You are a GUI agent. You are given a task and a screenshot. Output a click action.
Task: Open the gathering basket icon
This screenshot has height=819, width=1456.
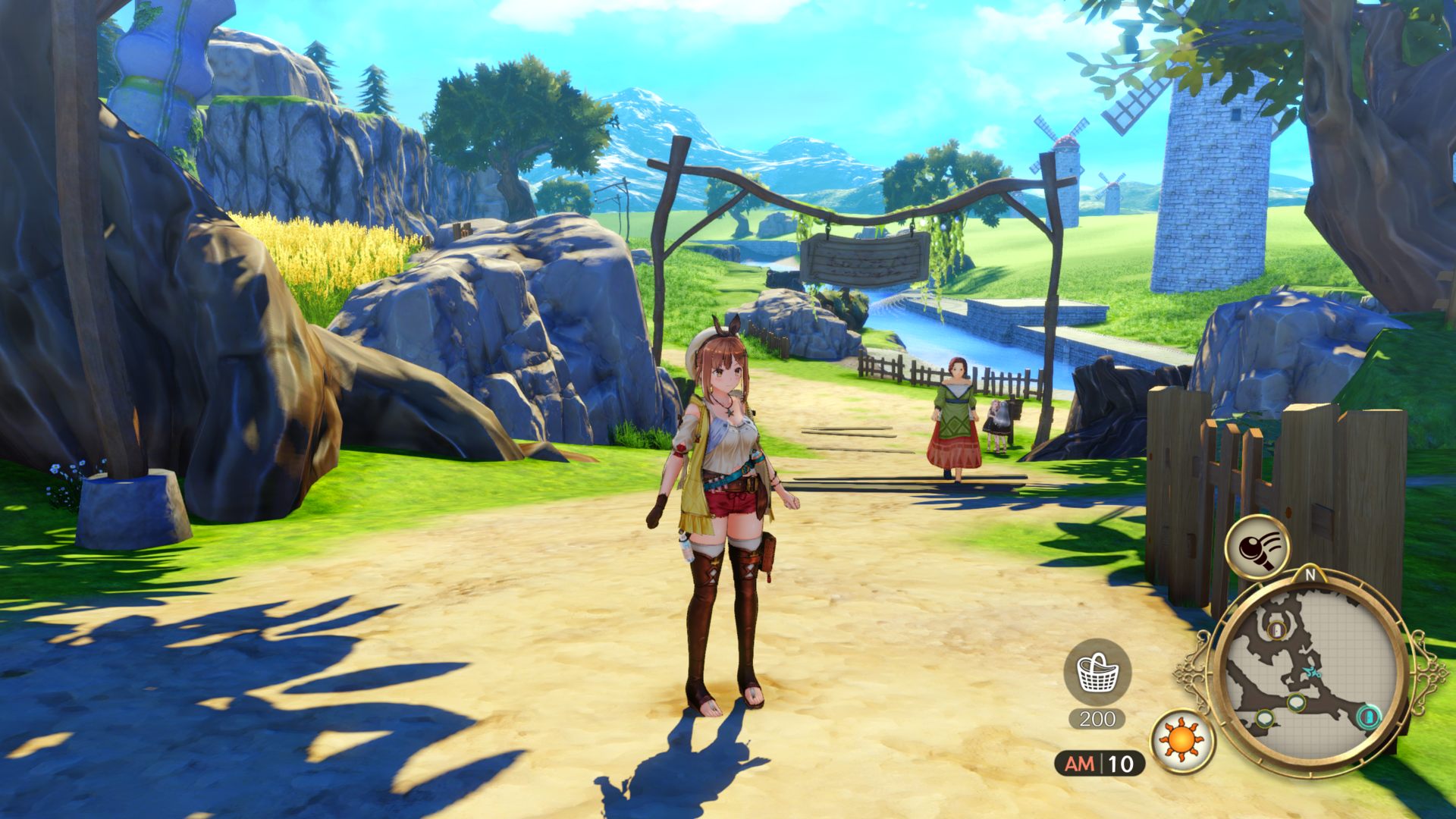click(x=1097, y=672)
